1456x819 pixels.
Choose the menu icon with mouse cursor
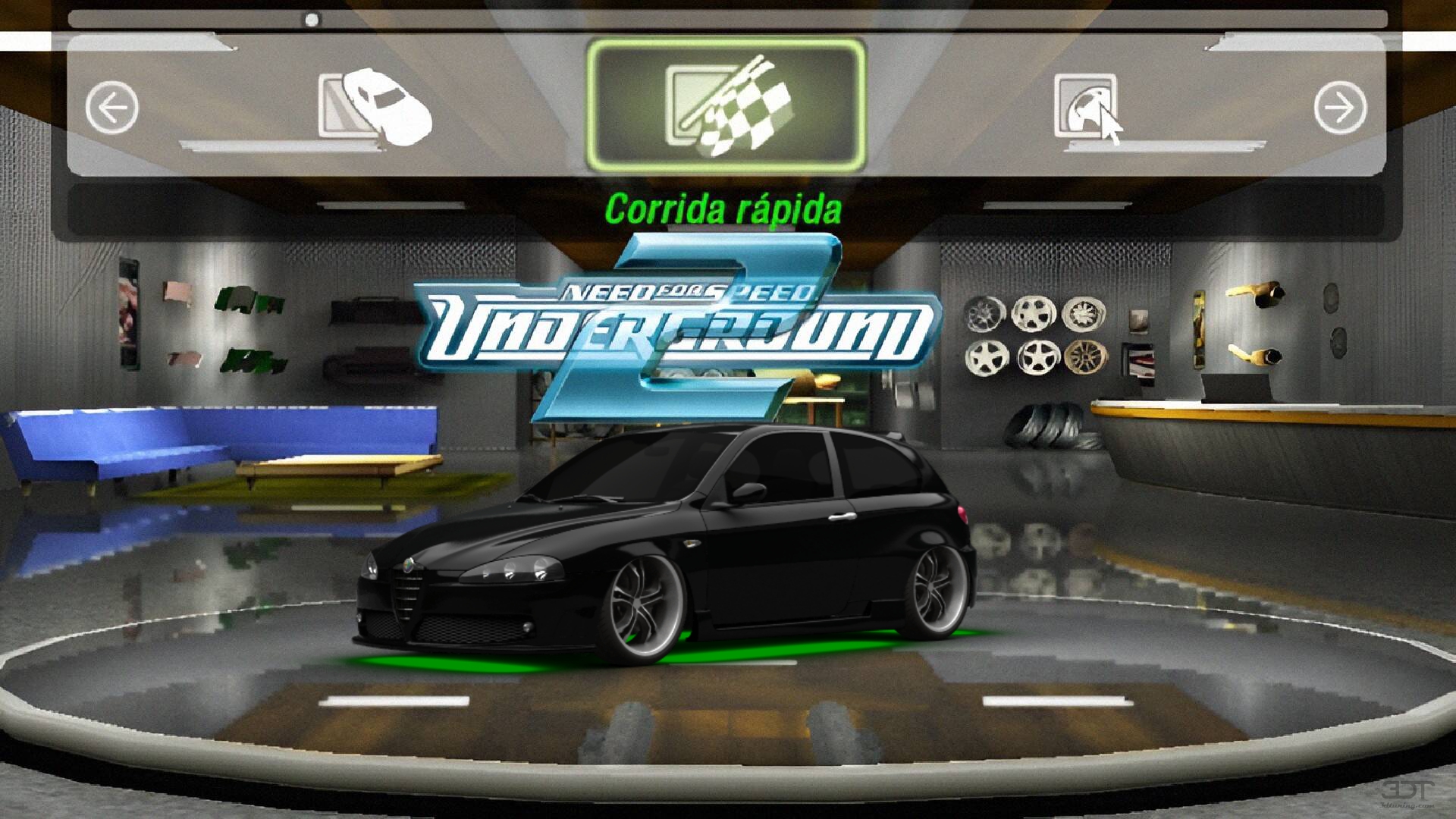(1087, 107)
